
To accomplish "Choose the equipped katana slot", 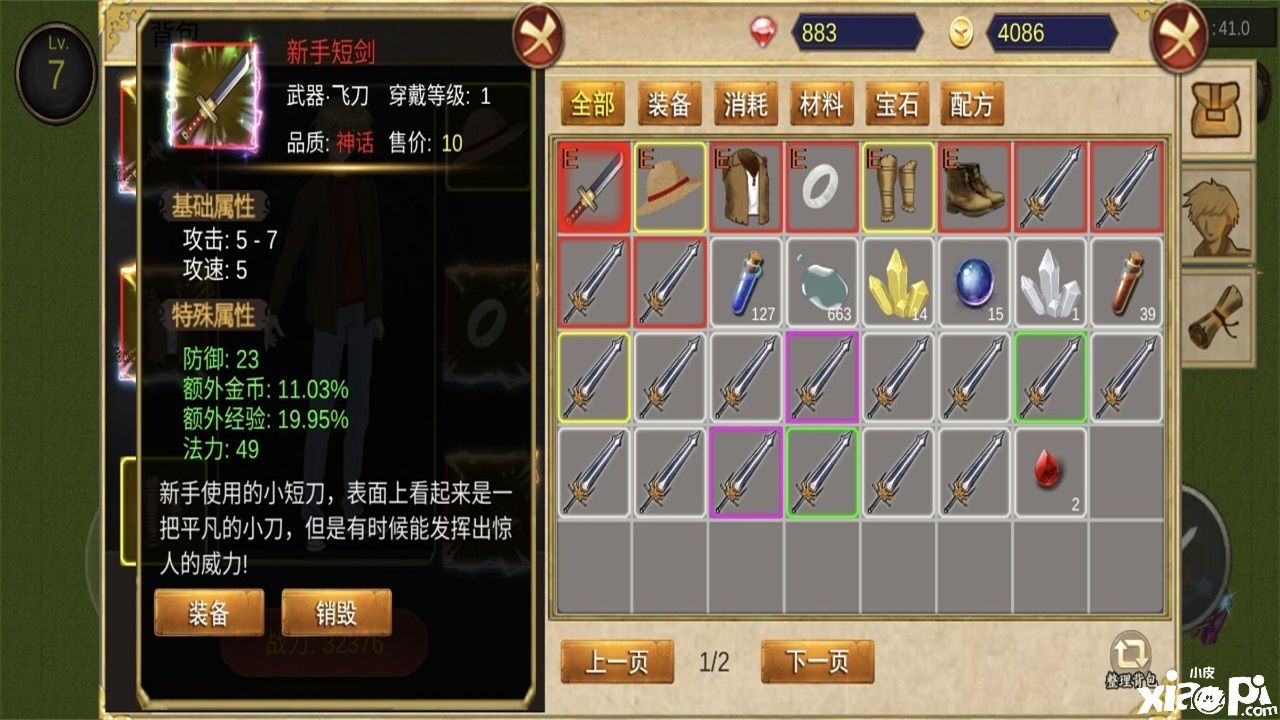I will 594,187.
